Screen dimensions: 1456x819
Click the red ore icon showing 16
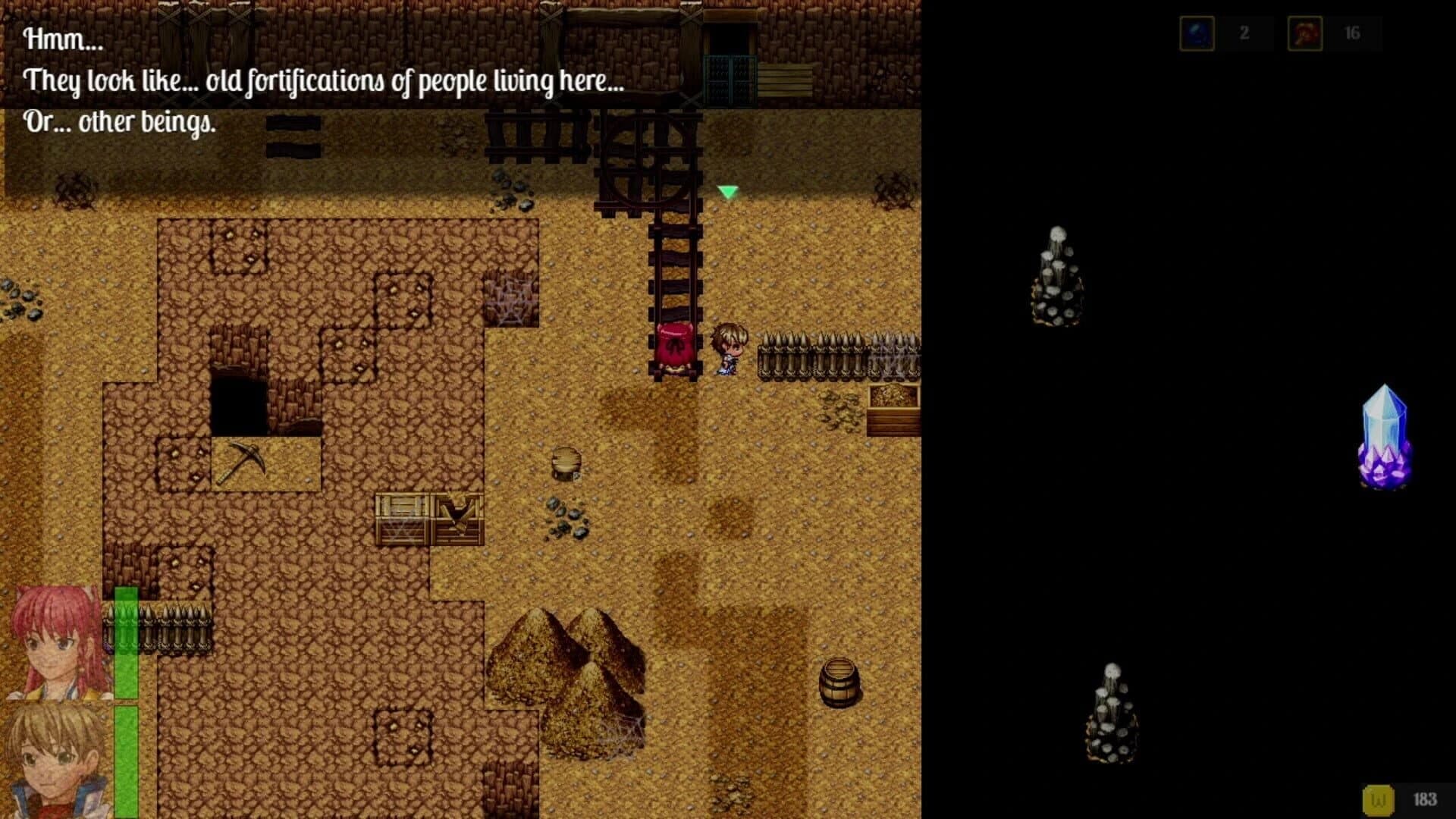[1304, 33]
